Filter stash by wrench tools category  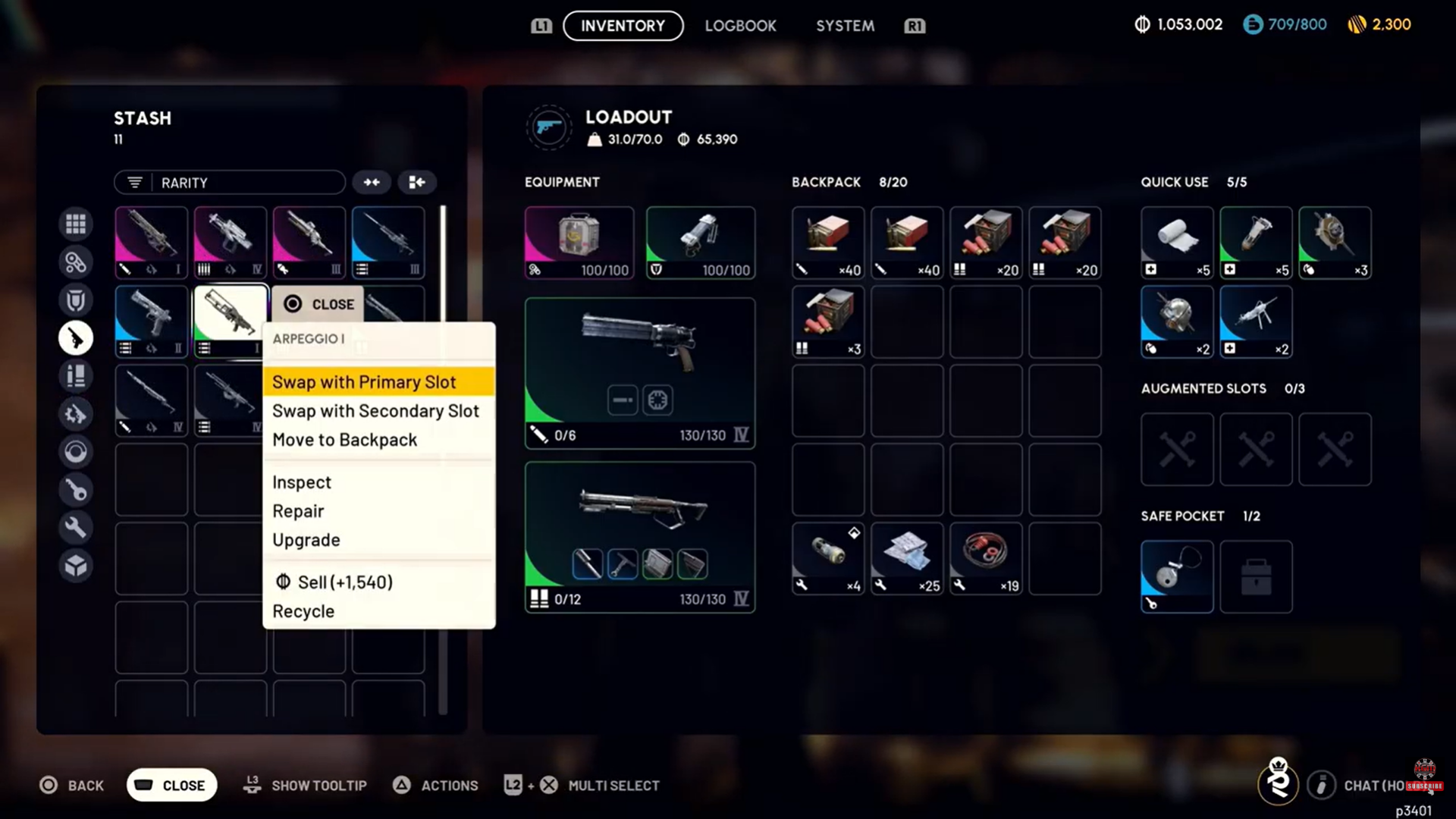pos(76,528)
